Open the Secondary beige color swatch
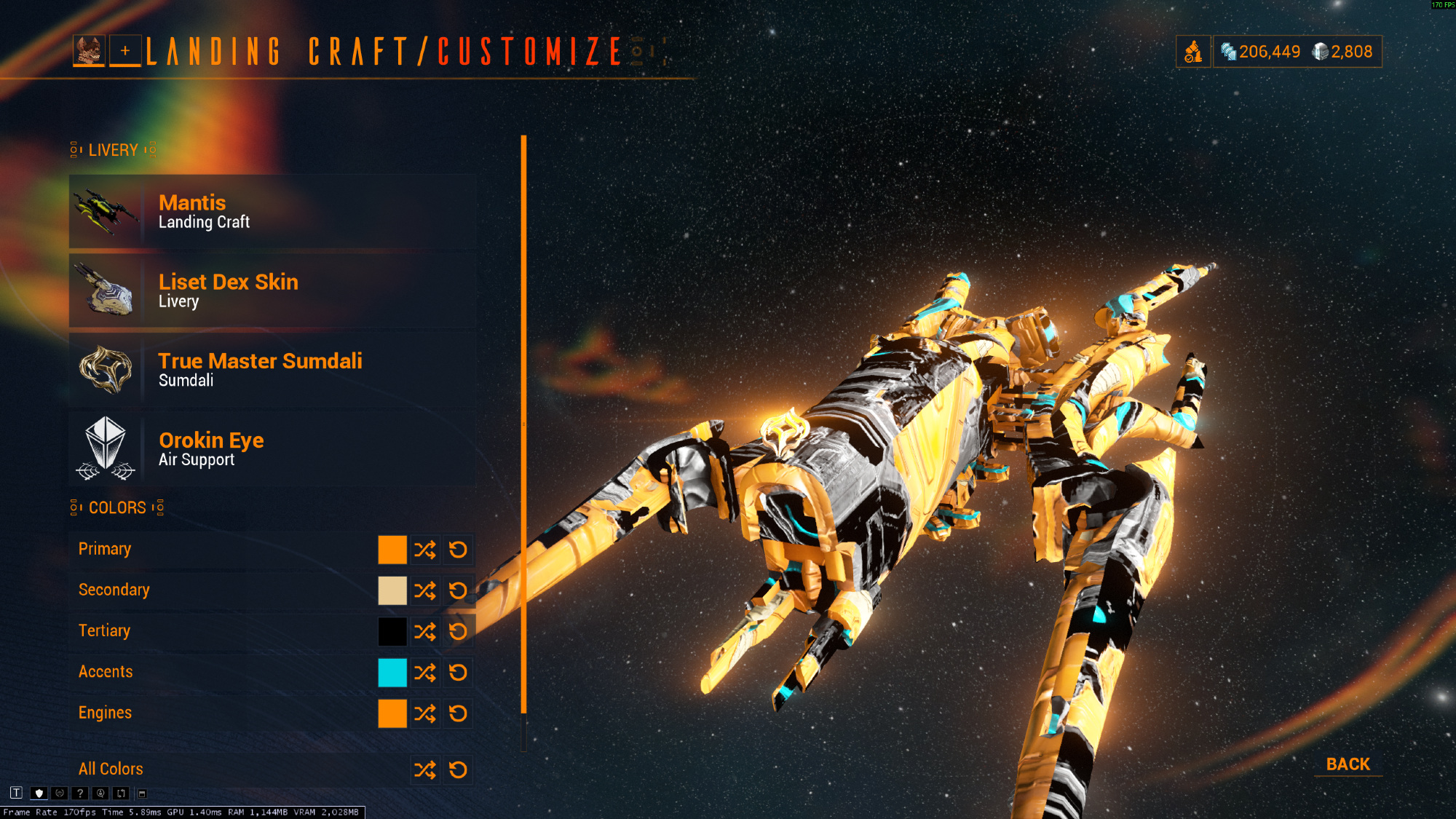Screen dimensions: 1456x819 [x=392, y=590]
